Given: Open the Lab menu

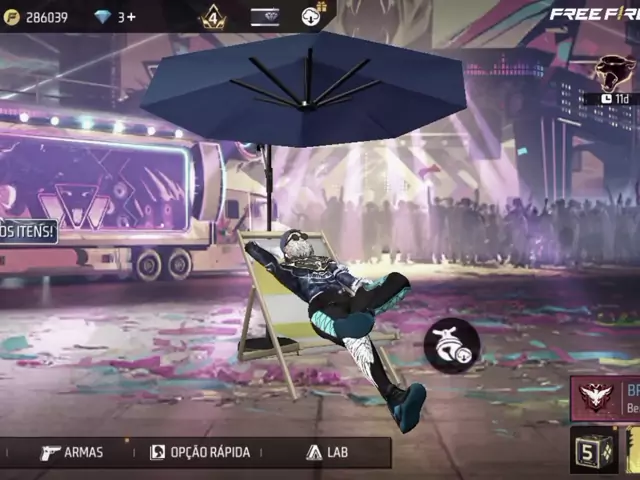Looking at the screenshot, I should click(x=328, y=452).
